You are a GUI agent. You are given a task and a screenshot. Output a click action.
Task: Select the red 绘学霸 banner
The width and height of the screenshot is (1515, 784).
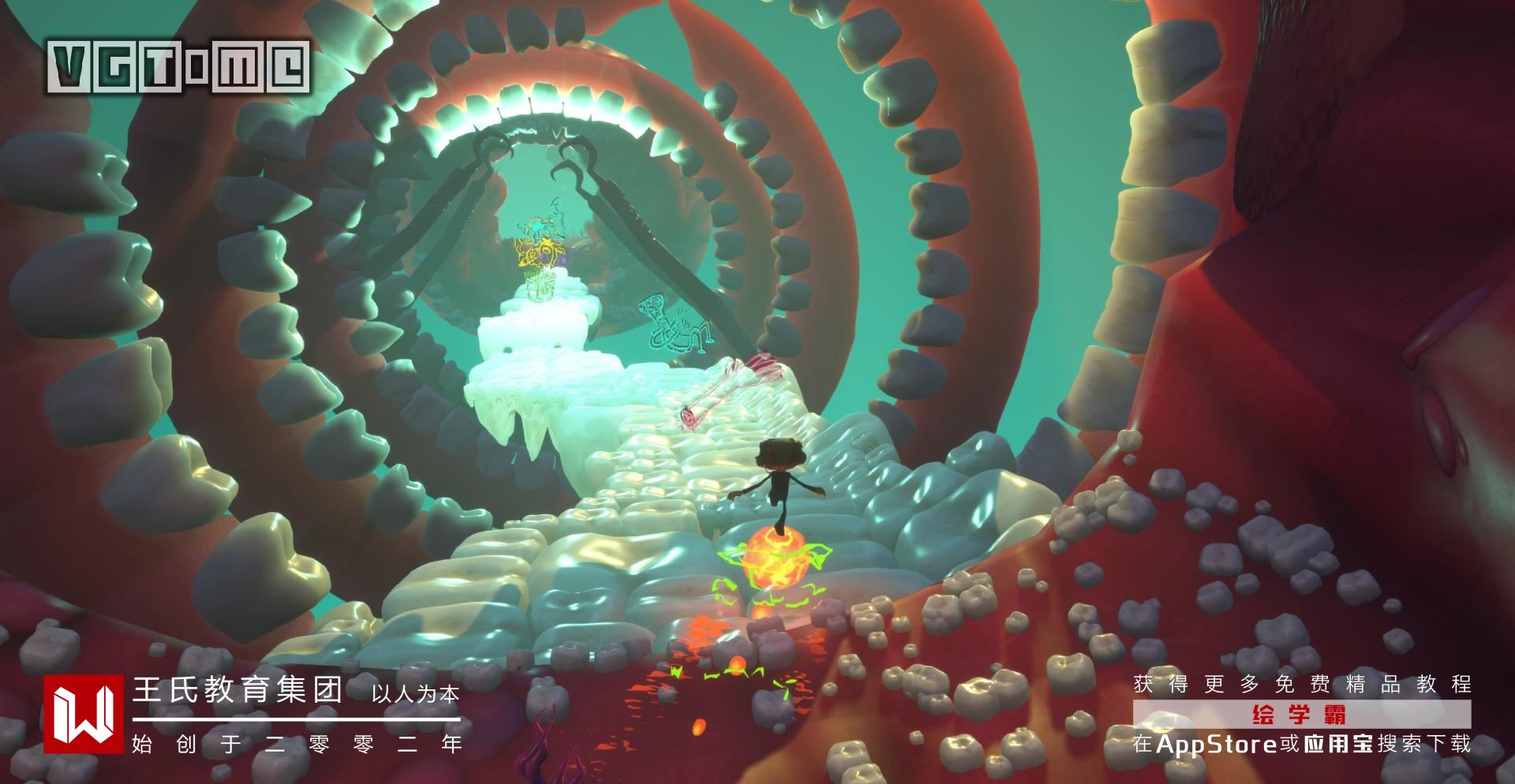(1301, 715)
